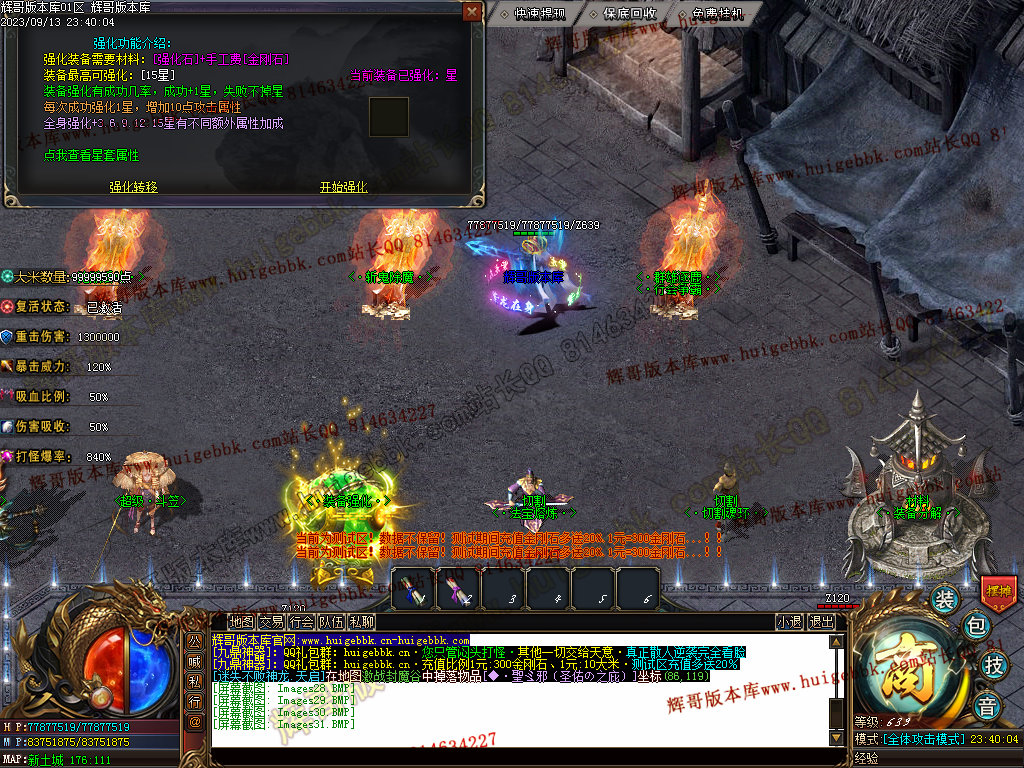Open the red 摆摊 stall button
Image resolution: width=1024 pixels, height=768 pixels.
coord(999,590)
